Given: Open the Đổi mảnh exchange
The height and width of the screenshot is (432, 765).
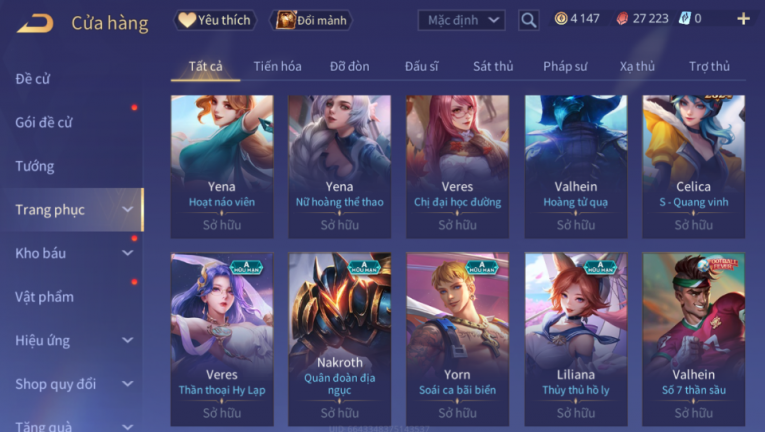Looking at the screenshot, I should (x=313, y=19).
